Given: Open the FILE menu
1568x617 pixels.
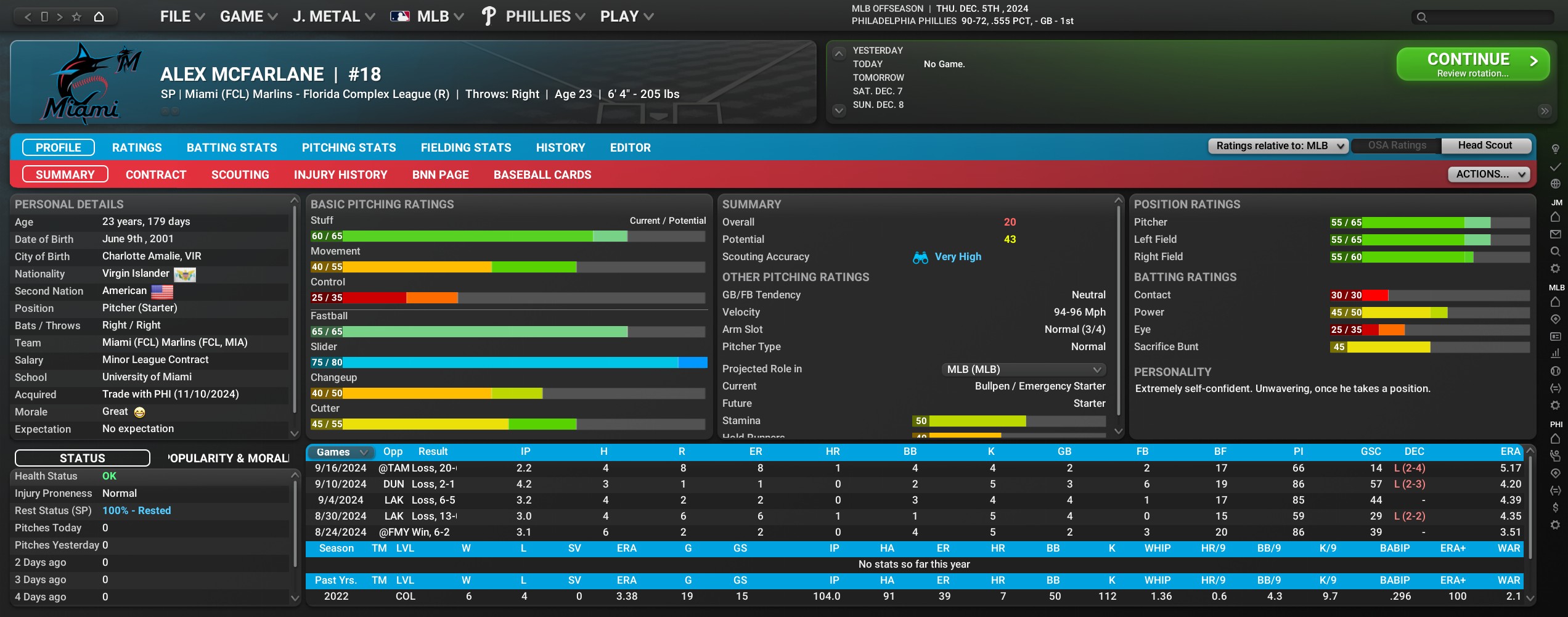Looking at the screenshot, I should (182, 17).
